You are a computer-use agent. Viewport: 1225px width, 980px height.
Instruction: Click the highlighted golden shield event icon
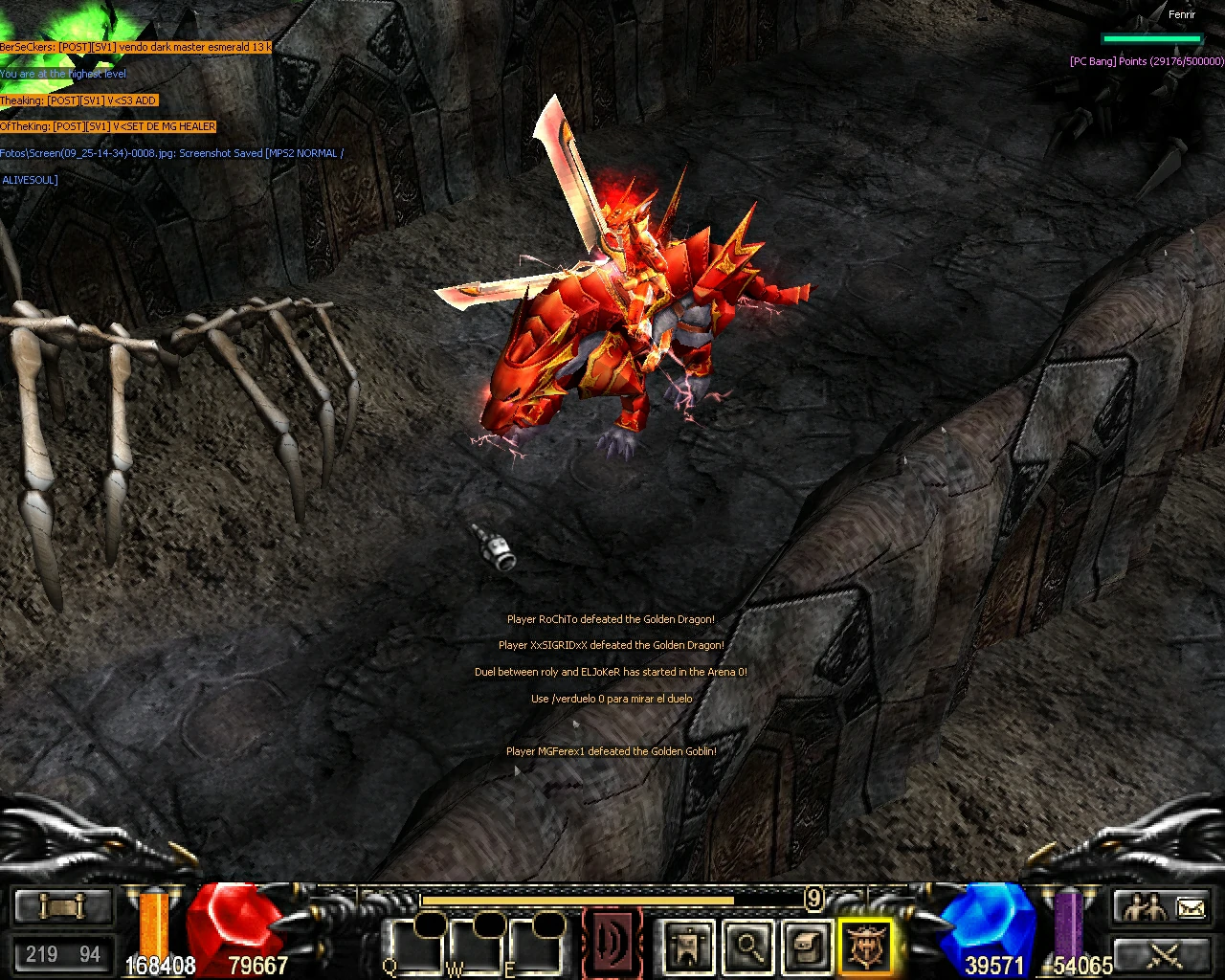[866, 946]
